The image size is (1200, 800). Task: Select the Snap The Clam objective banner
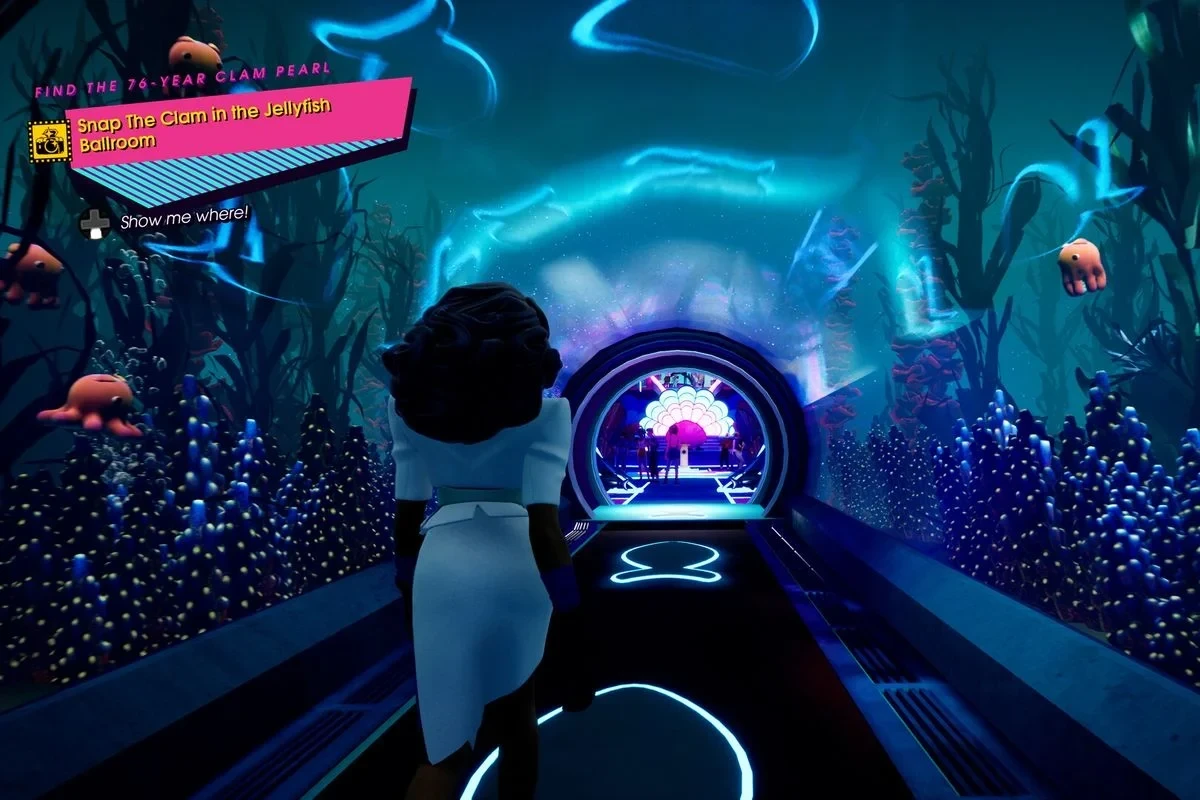(238, 132)
